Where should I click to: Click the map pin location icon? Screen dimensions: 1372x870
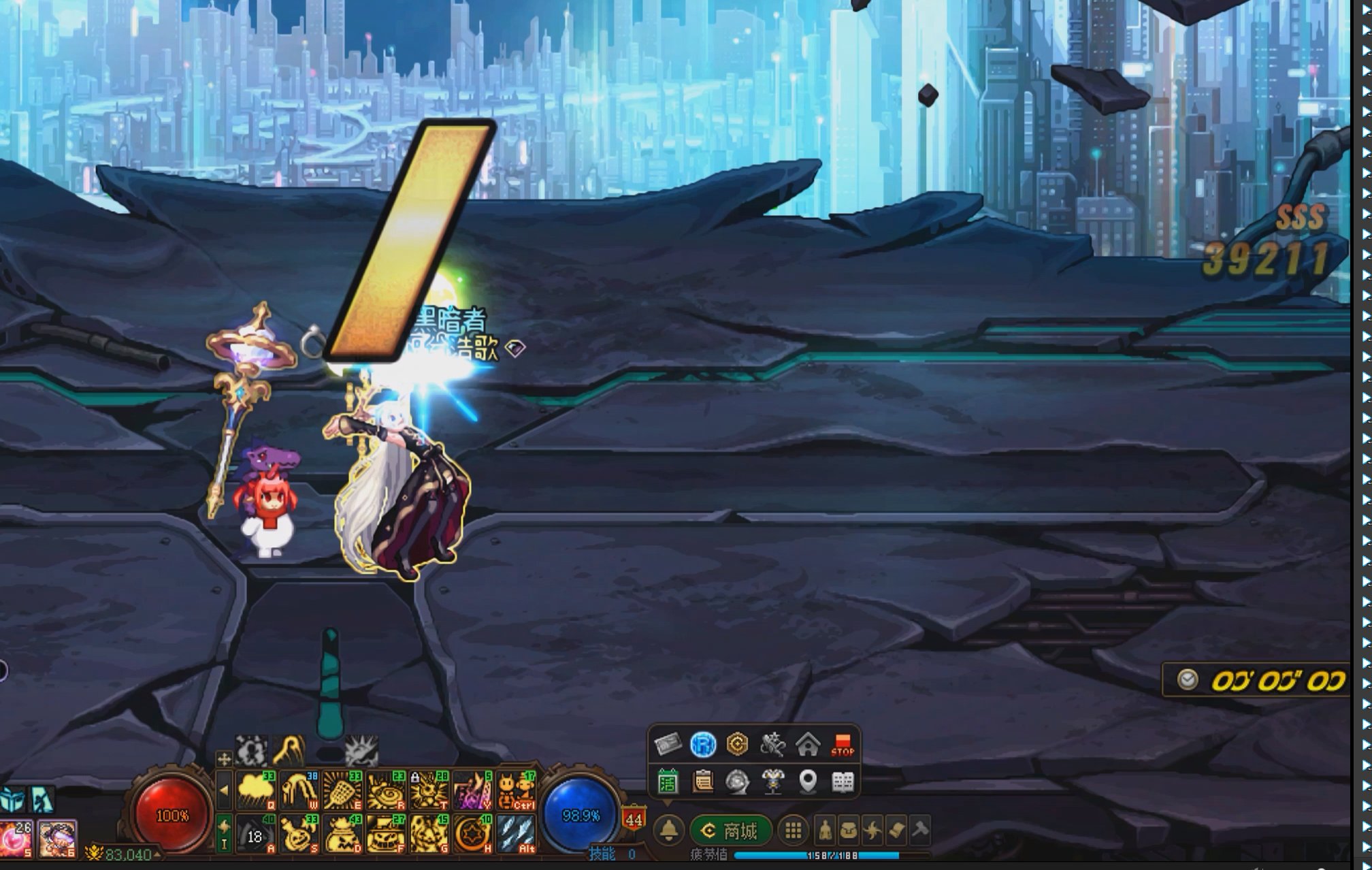point(807,782)
